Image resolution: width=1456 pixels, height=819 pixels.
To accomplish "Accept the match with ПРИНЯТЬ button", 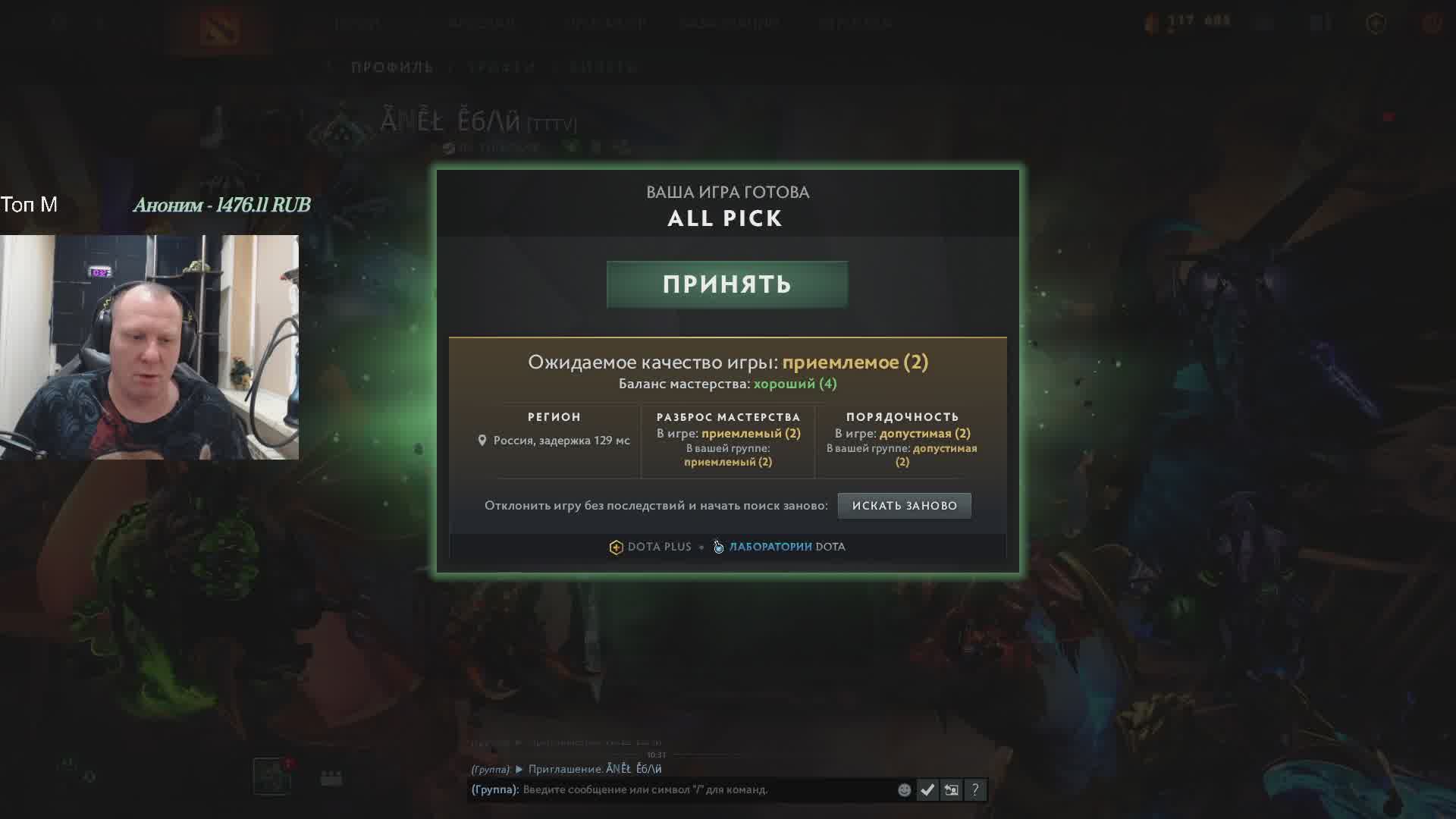I will click(x=726, y=284).
